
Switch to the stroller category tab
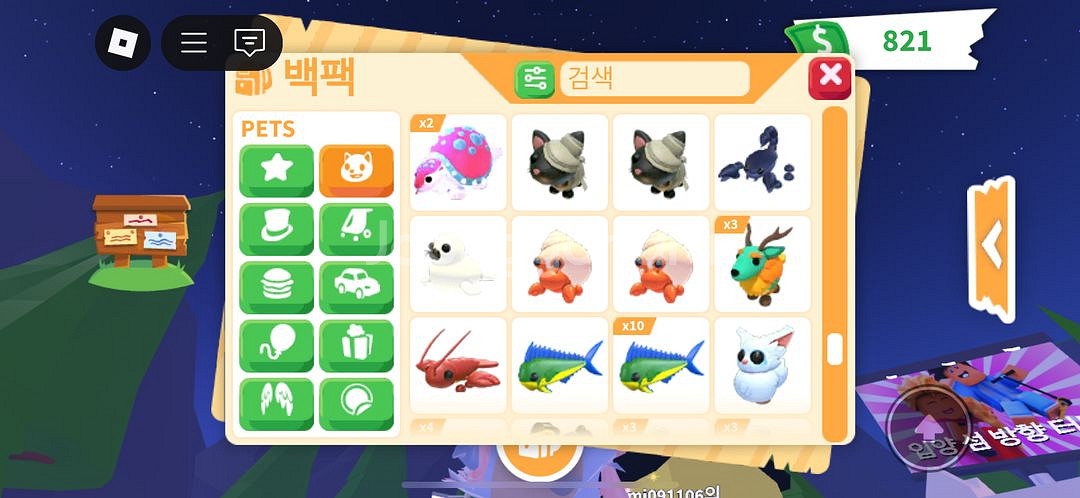point(356,229)
